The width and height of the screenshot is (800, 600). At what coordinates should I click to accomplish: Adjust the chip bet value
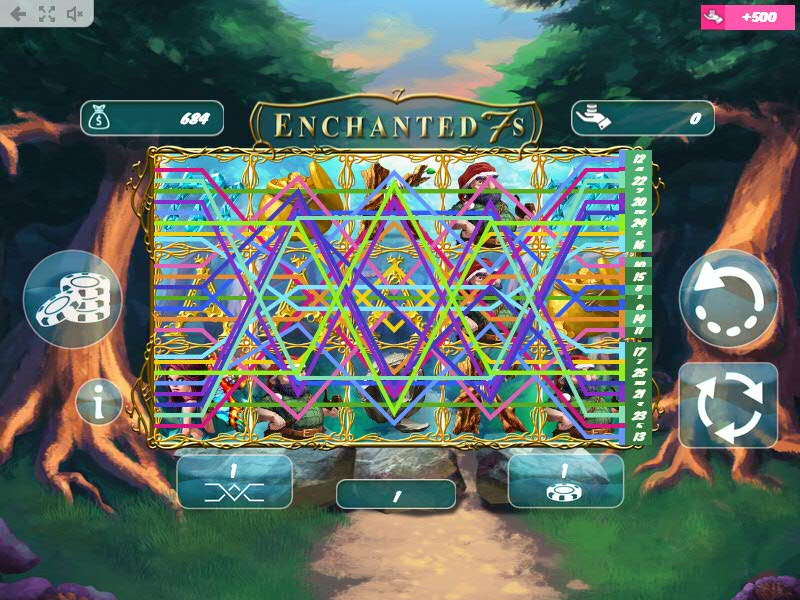(x=565, y=481)
